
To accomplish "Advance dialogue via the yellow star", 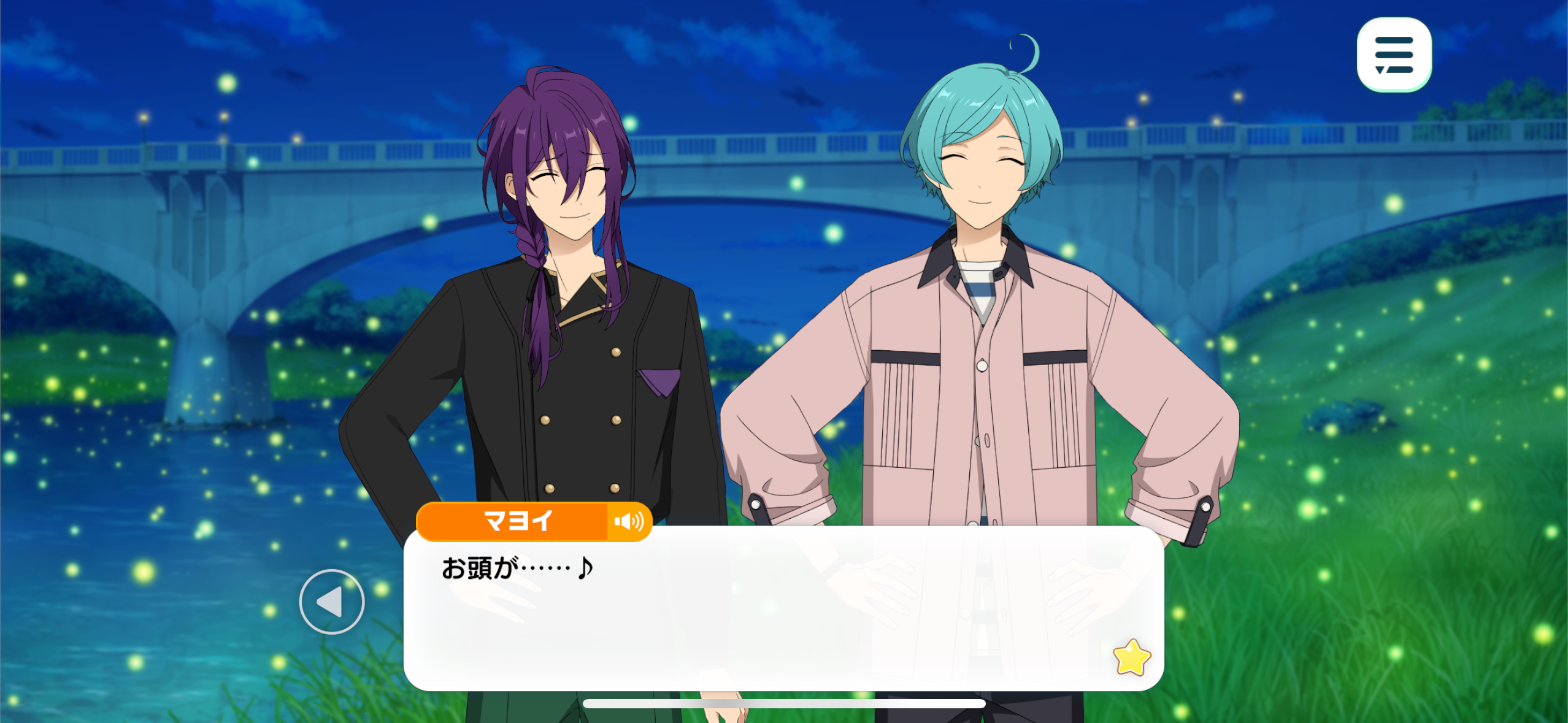I will coord(1131,657).
